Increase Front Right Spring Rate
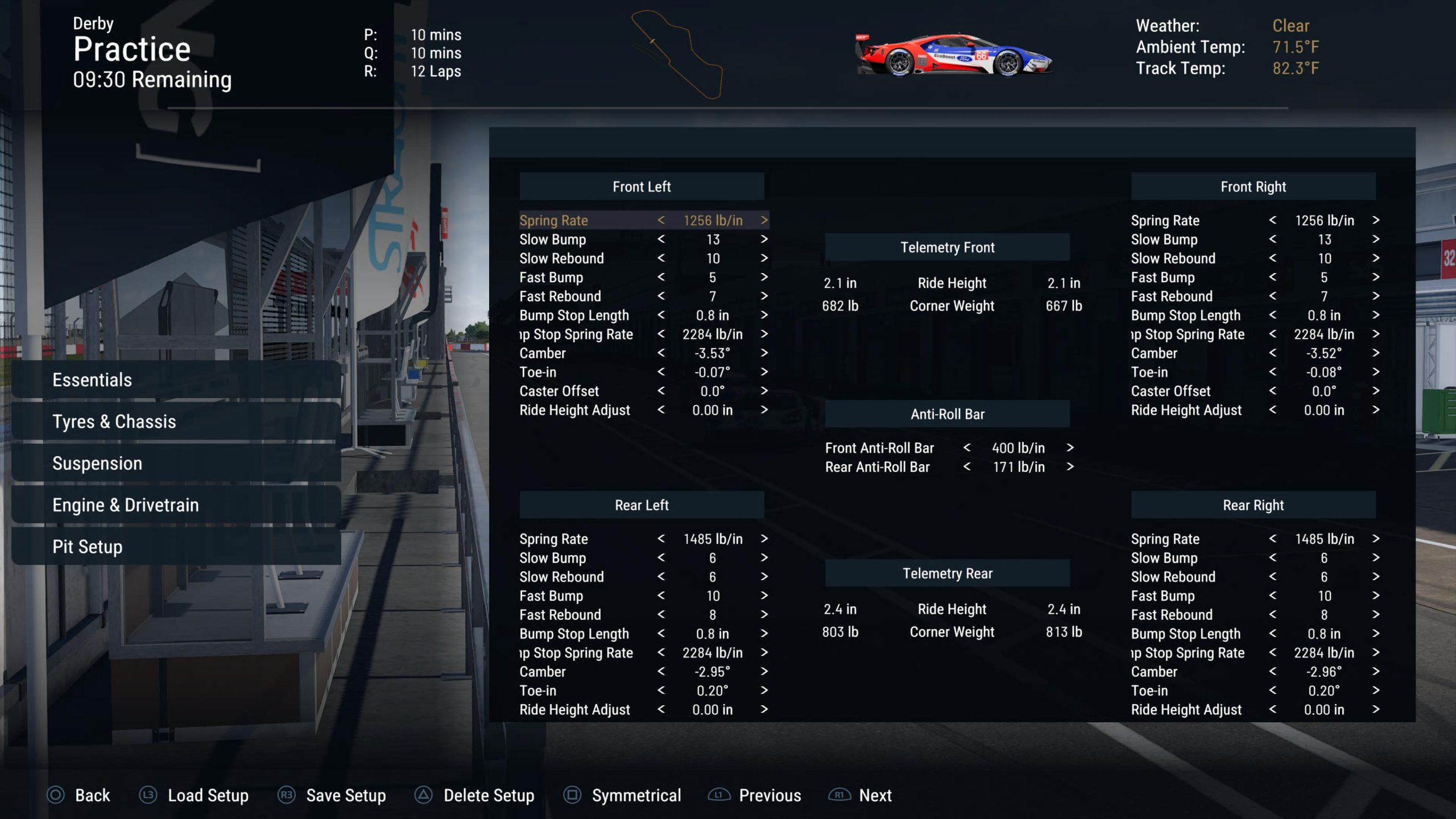Viewport: 1456px width, 819px height. point(1375,220)
